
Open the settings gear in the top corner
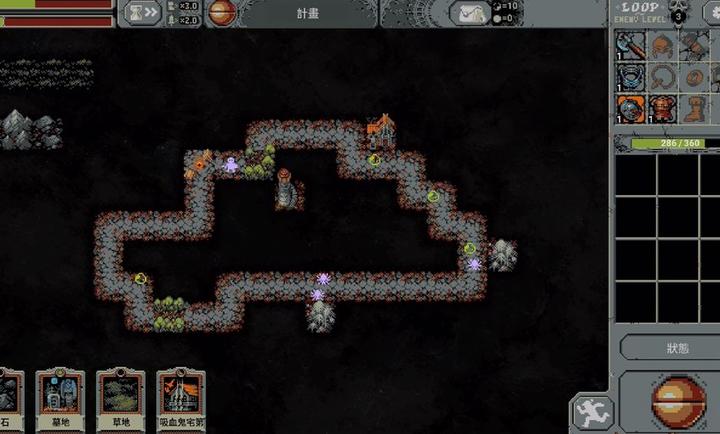pos(712,12)
